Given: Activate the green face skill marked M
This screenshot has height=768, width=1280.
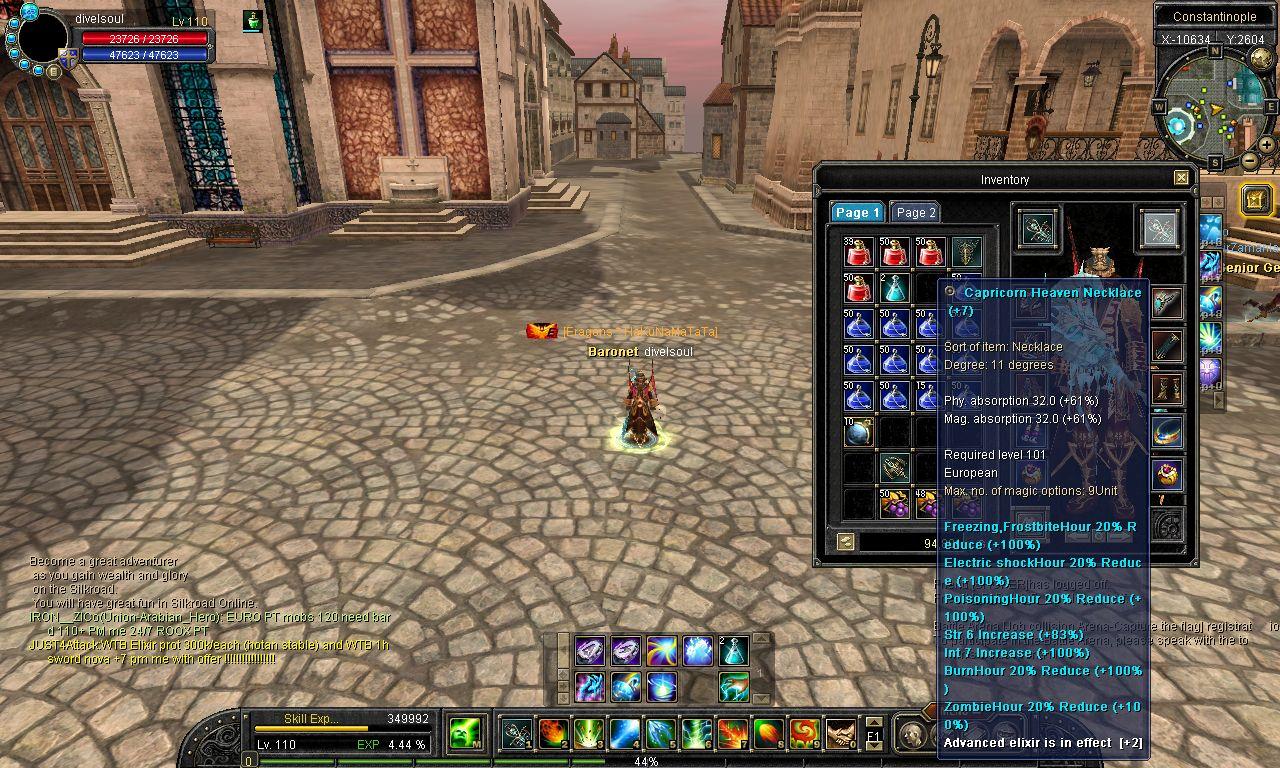Looking at the screenshot, I should point(463,735).
